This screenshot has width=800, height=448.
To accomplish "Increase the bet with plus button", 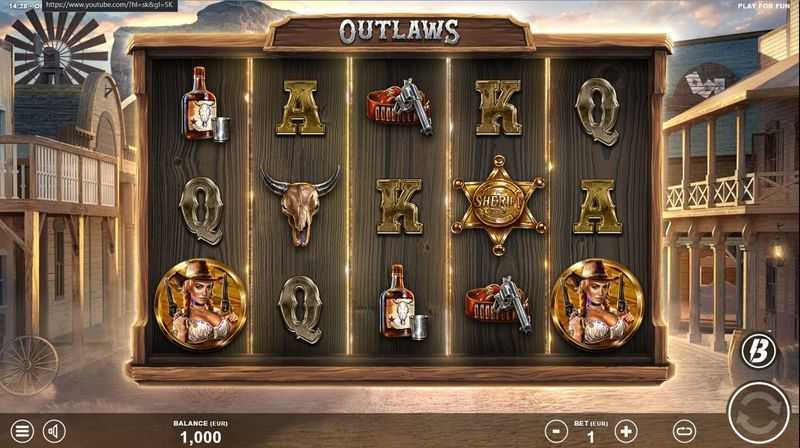I will point(626,432).
